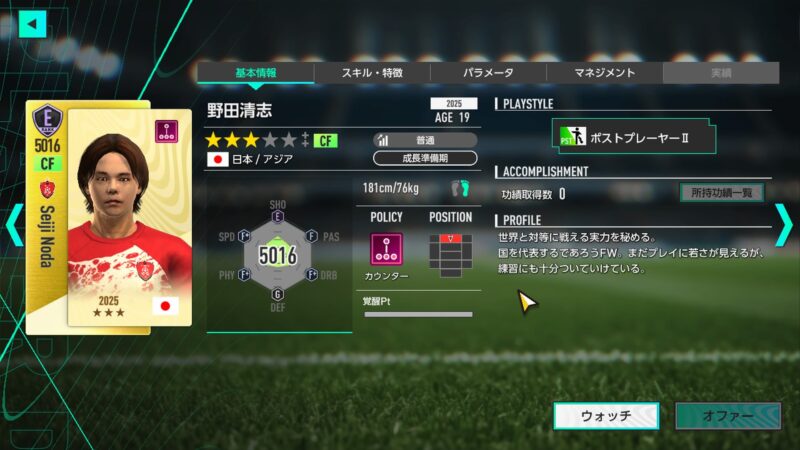Add player with the ウォッチ button
This screenshot has width=800, height=450.
click(x=606, y=416)
